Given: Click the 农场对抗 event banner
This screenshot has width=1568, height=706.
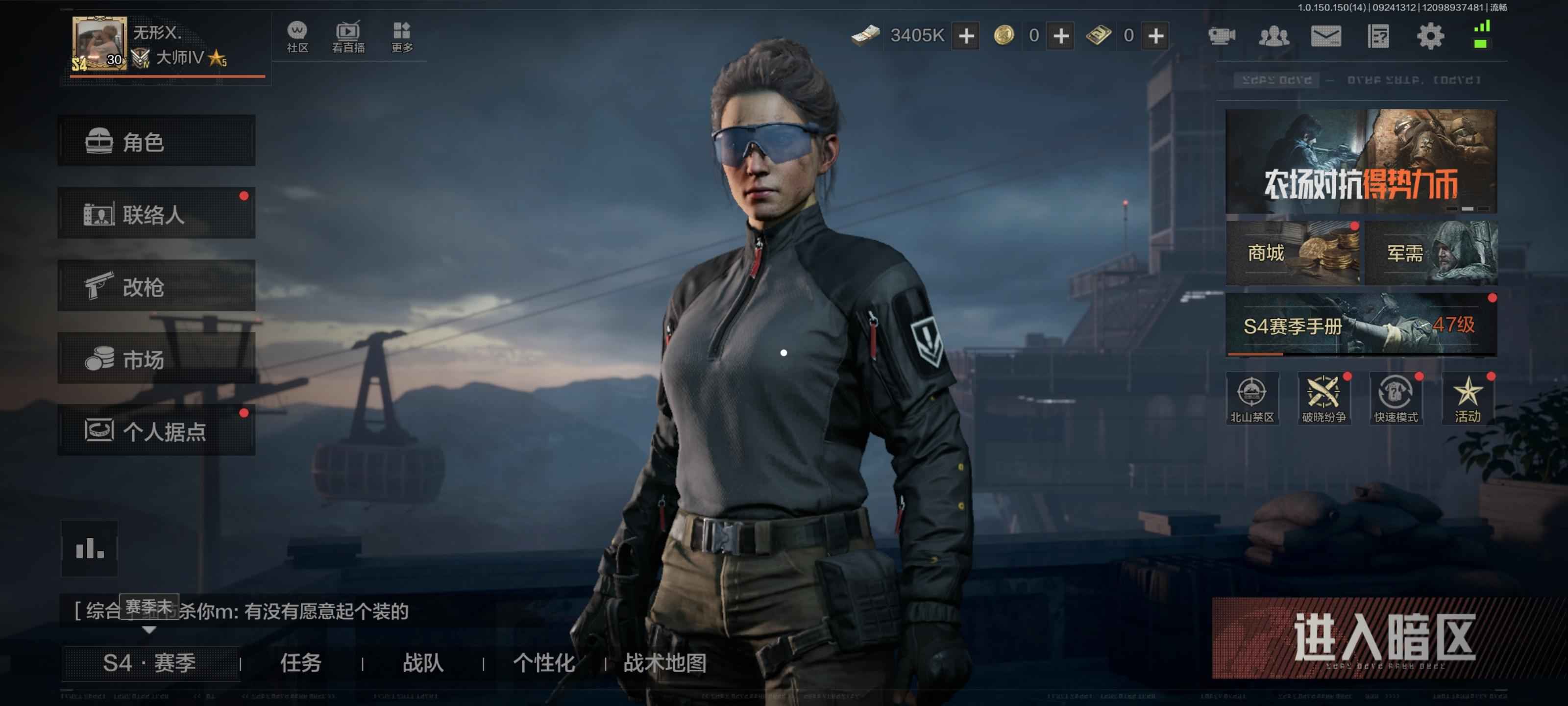Looking at the screenshot, I should pos(1360,161).
